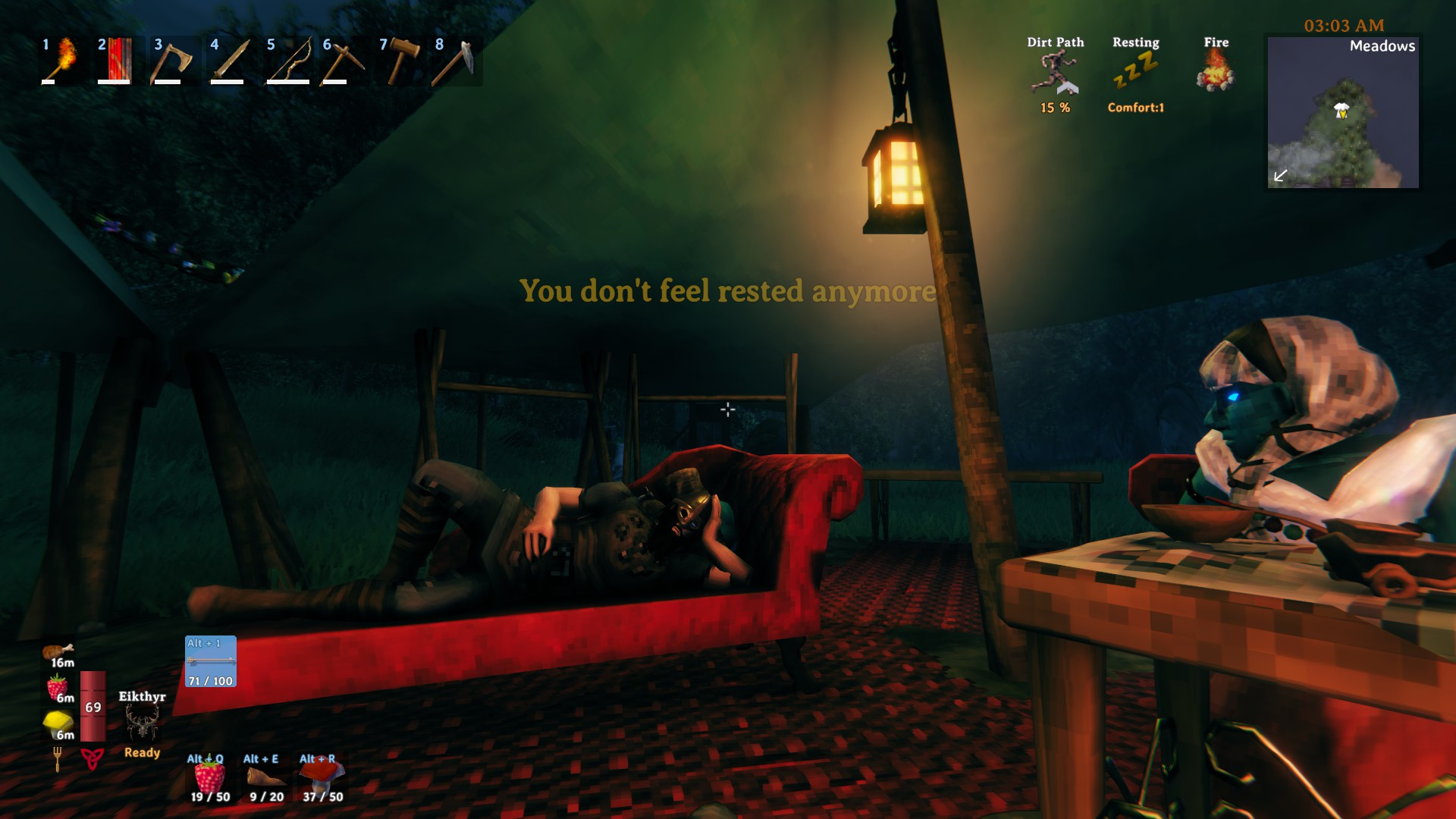This screenshot has width=1456, height=819.
Task: Select the sword in hotbar slot 4
Action: tap(227, 60)
